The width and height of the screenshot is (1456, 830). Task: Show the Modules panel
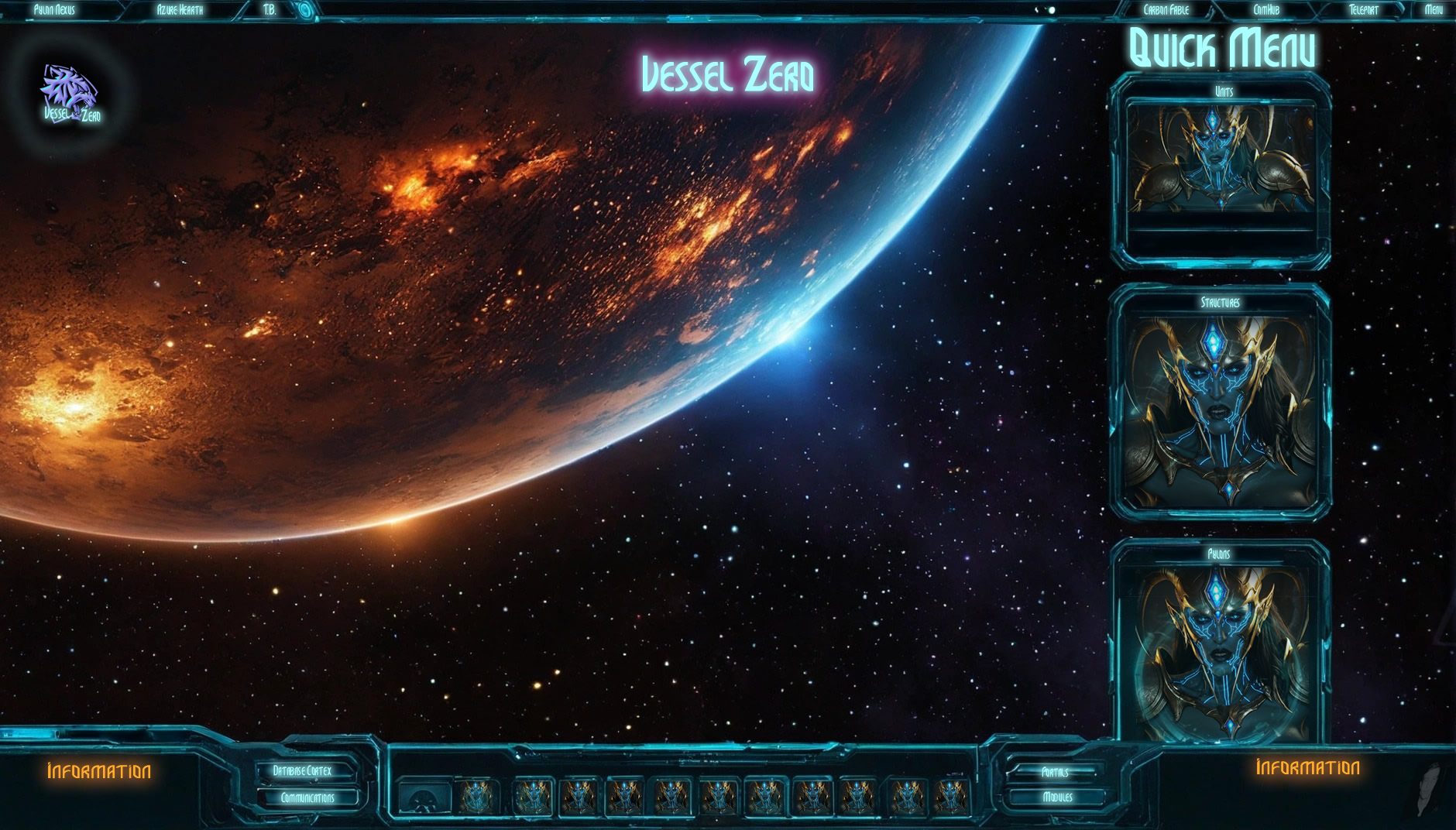coord(1057,797)
